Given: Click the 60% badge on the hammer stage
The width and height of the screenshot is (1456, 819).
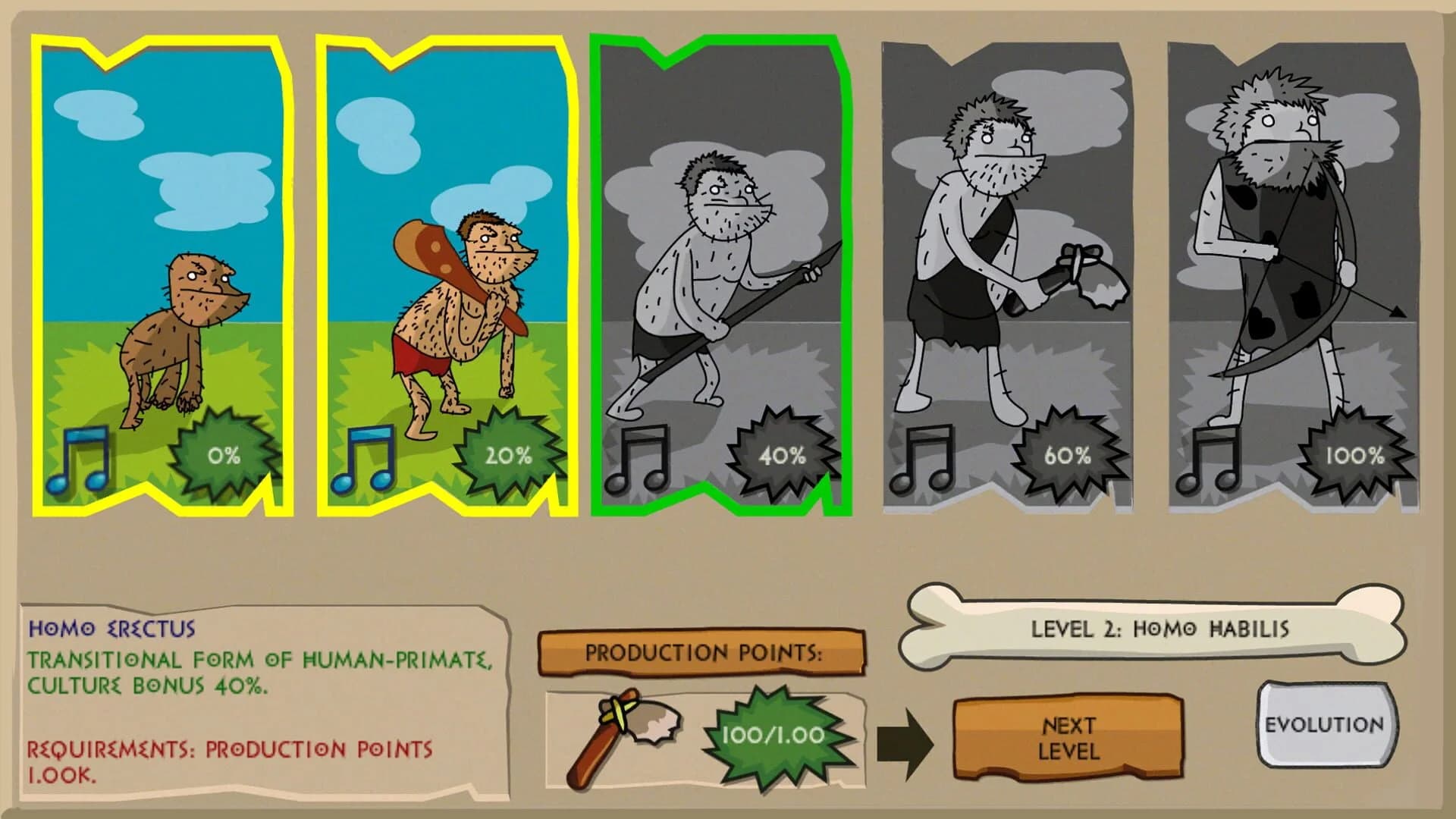Looking at the screenshot, I should coord(1068,457).
